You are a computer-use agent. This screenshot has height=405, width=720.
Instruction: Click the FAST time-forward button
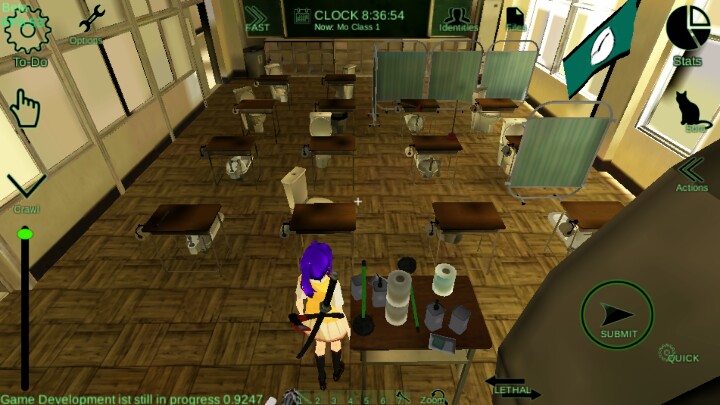pyautogui.click(x=257, y=18)
